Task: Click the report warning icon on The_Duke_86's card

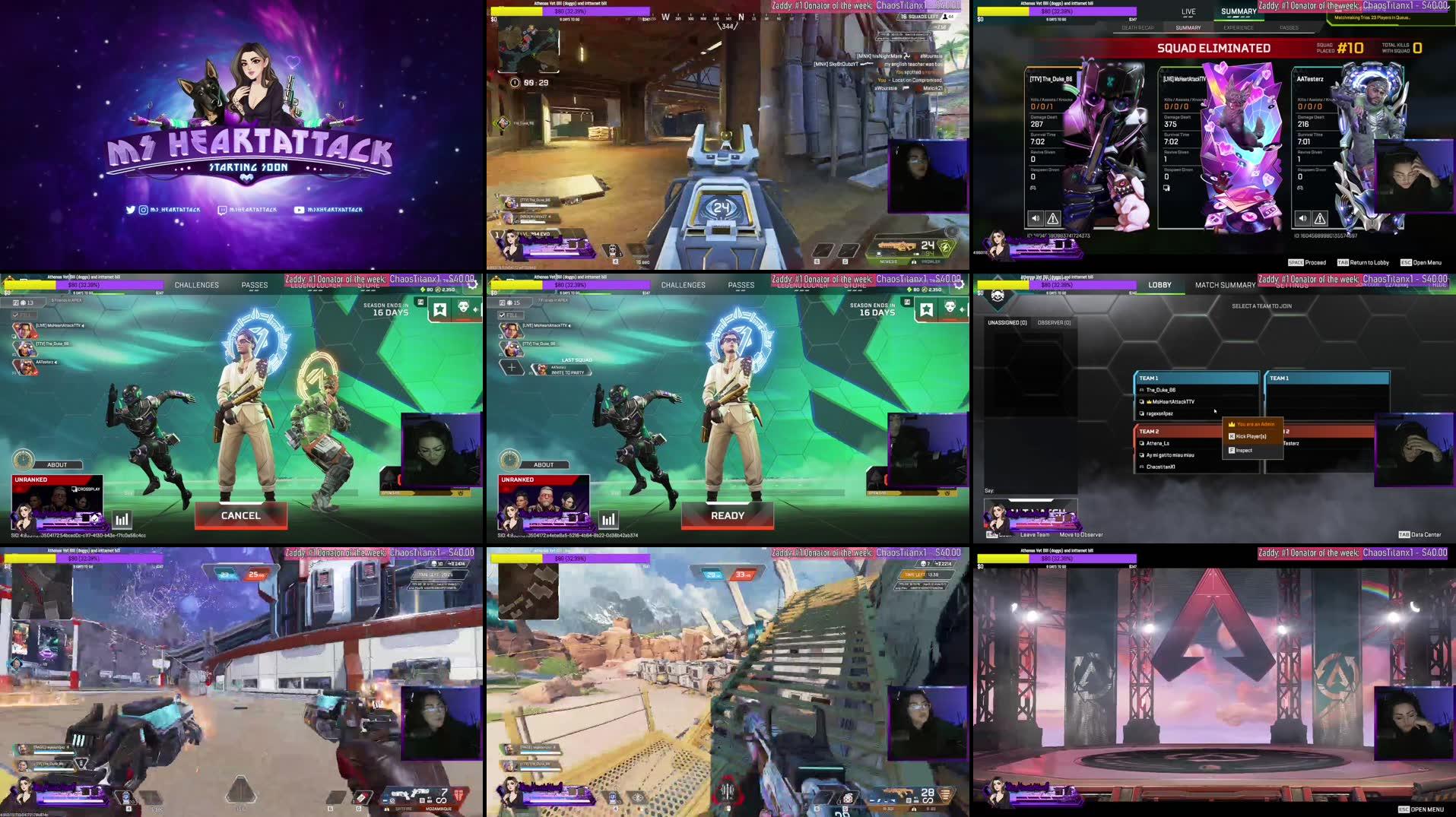Action: click(x=1053, y=218)
